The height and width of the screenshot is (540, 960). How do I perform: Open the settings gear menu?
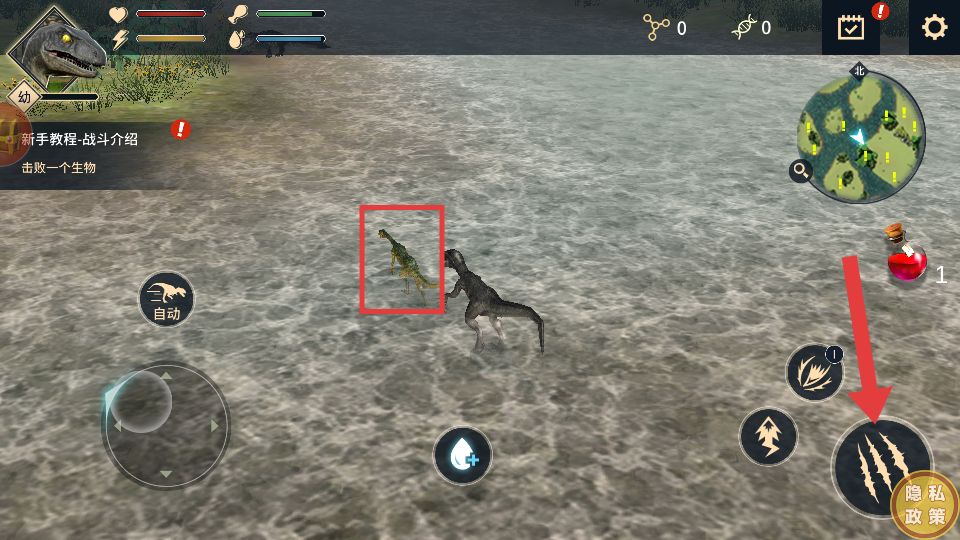[x=934, y=27]
